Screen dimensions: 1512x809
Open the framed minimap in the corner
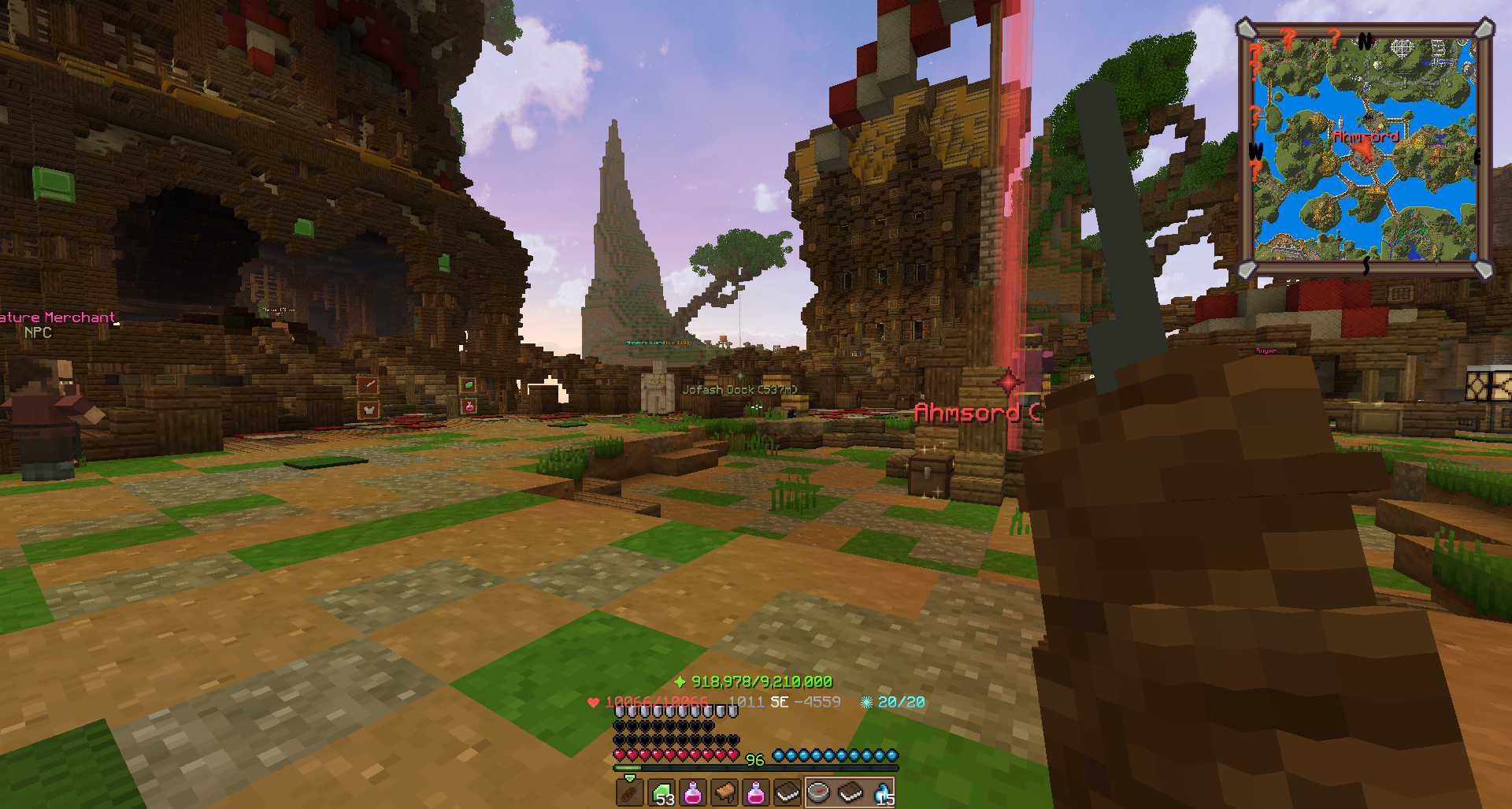point(1365,150)
